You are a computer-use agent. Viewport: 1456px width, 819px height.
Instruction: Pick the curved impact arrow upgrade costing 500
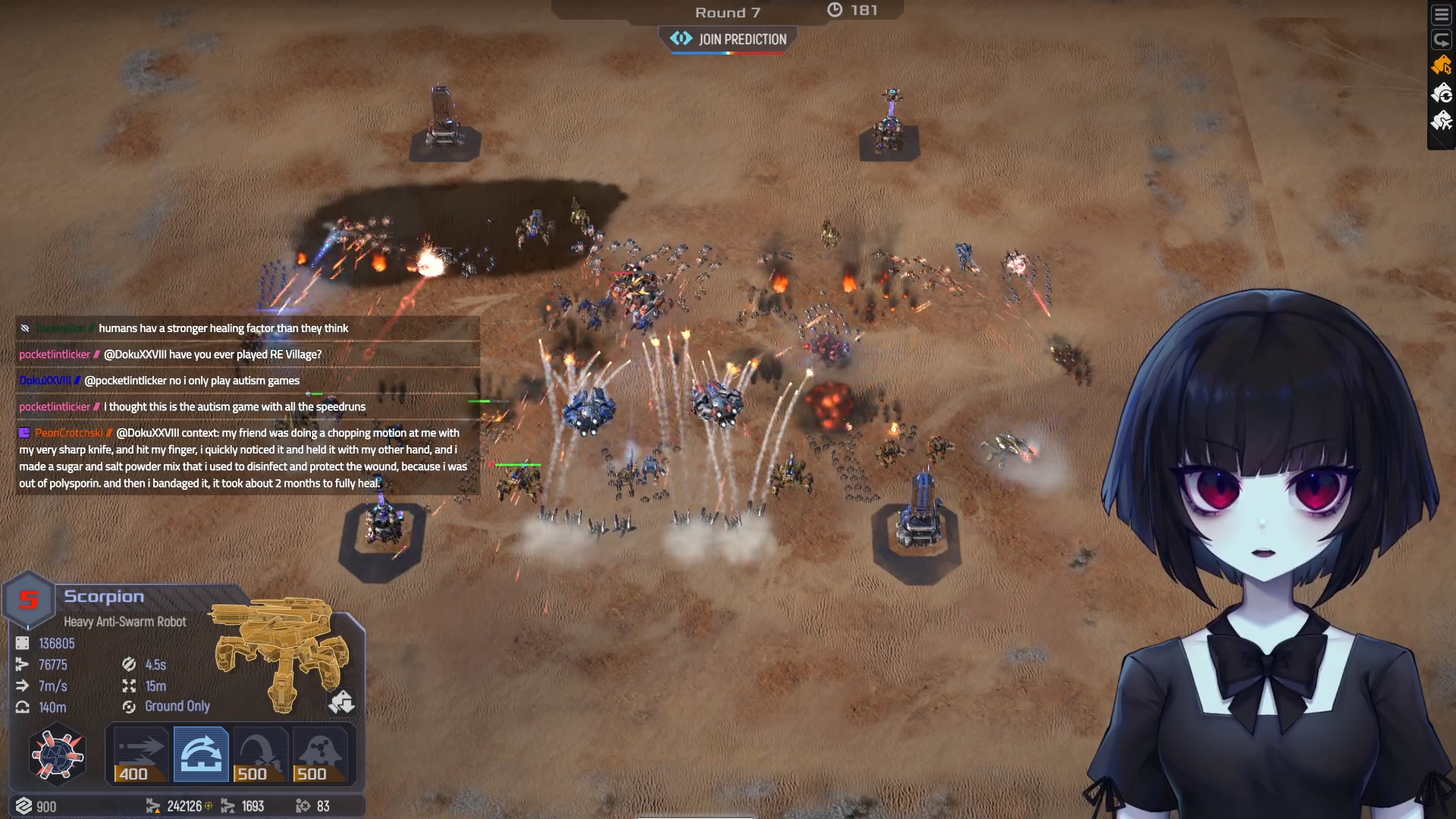pos(260,755)
